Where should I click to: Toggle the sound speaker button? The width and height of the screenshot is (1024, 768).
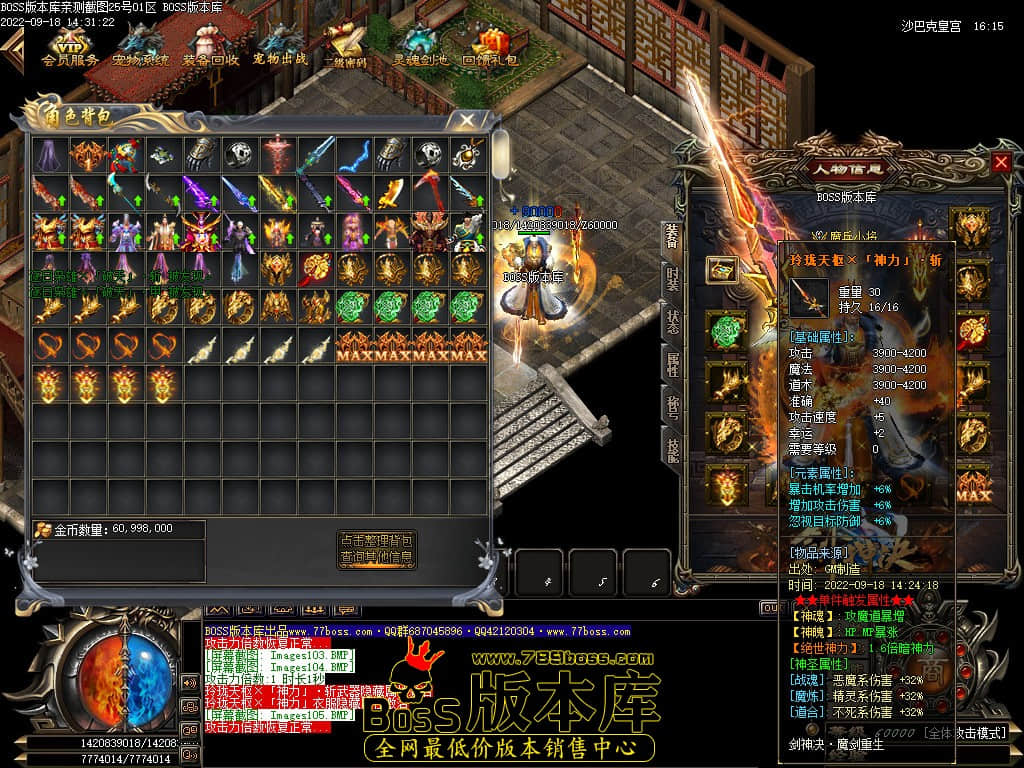click(x=189, y=682)
